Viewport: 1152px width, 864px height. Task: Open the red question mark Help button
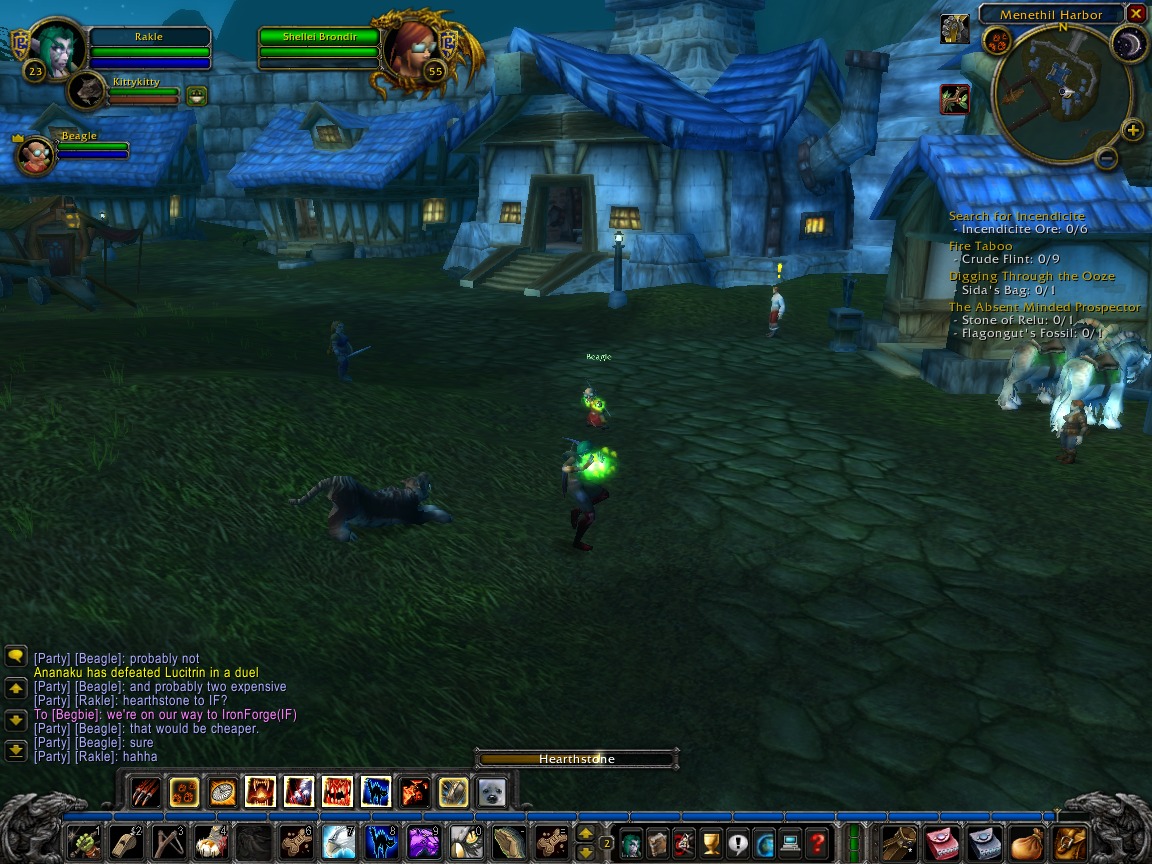click(x=817, y=842)
